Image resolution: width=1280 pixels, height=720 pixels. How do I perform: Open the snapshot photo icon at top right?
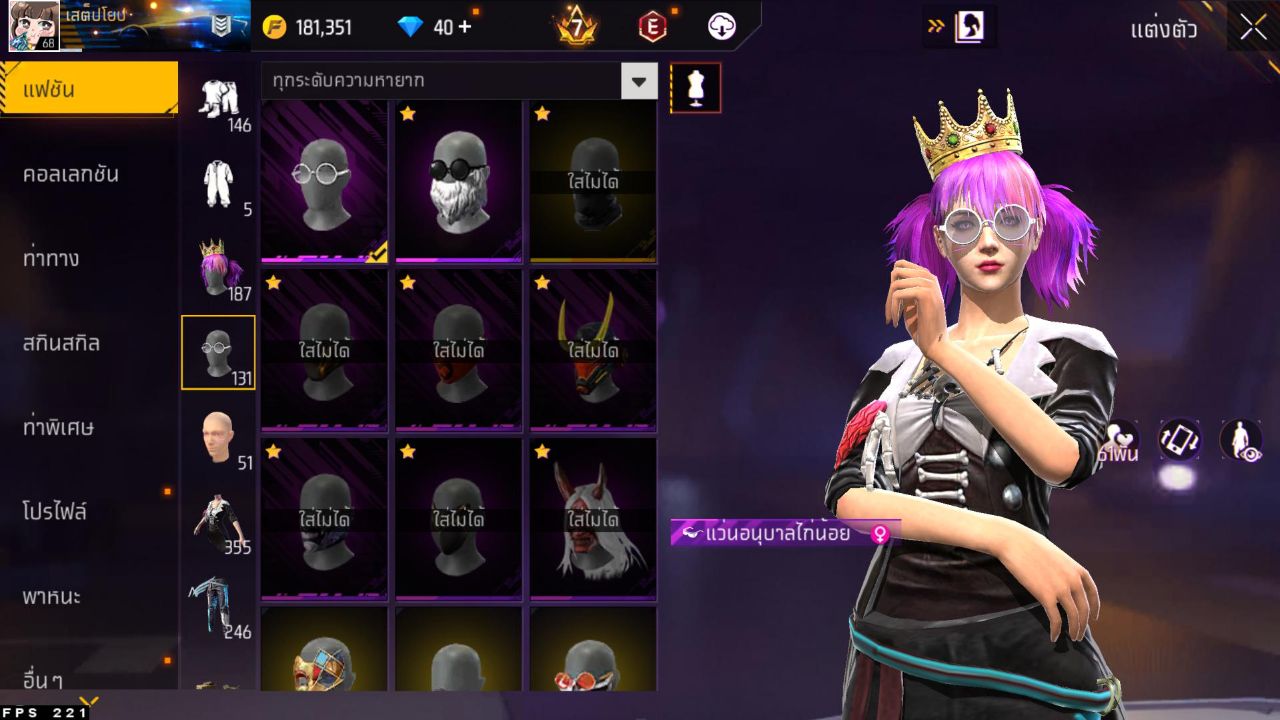click(966, 27)
